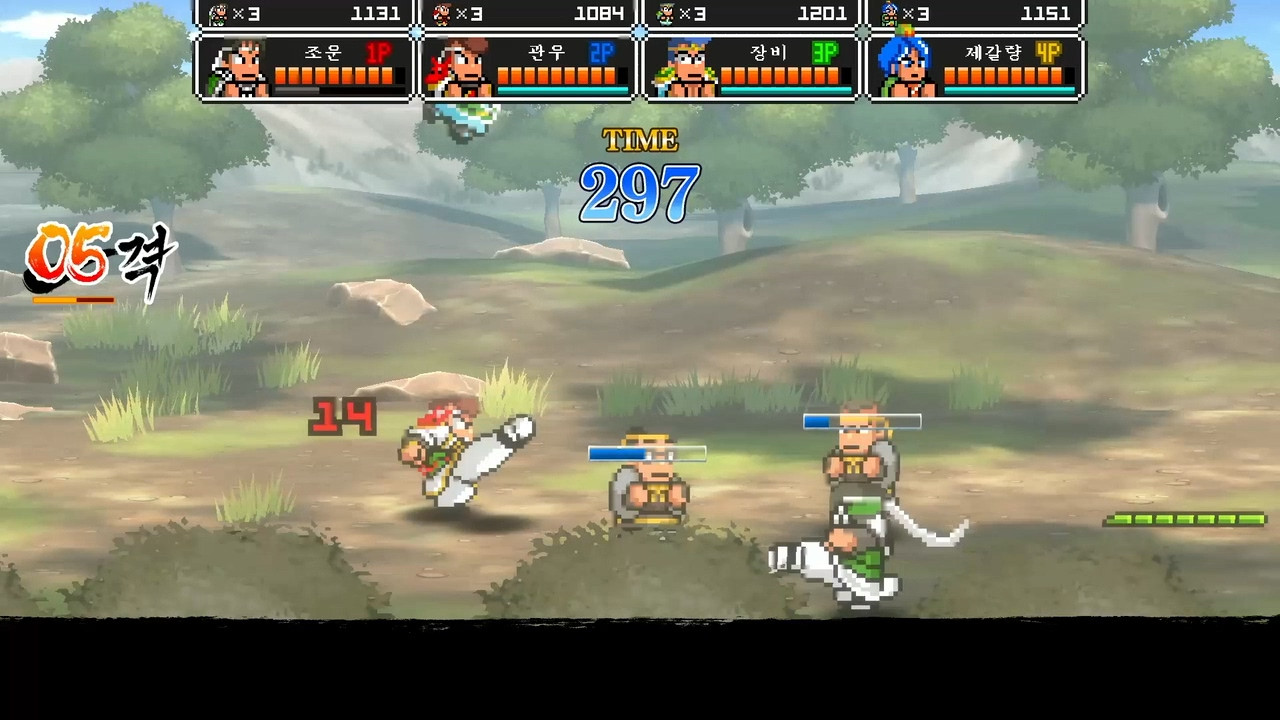Click the TIME label above the countdown
The image size is (1280, 720).
pos(639,141)
